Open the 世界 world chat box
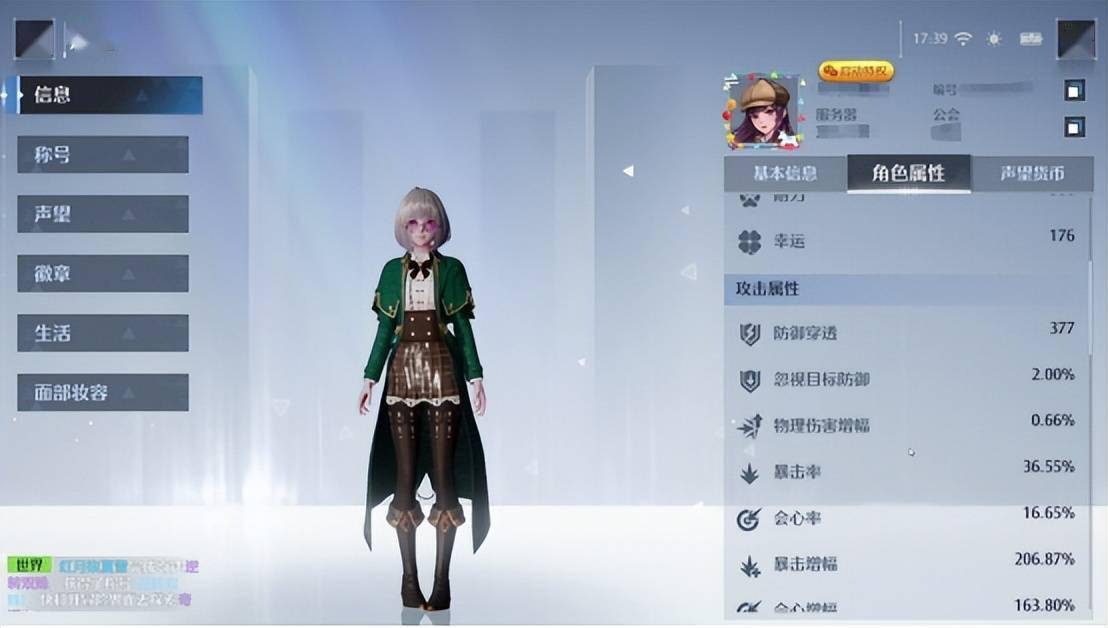1108x628 pixels. coord(100,582)
